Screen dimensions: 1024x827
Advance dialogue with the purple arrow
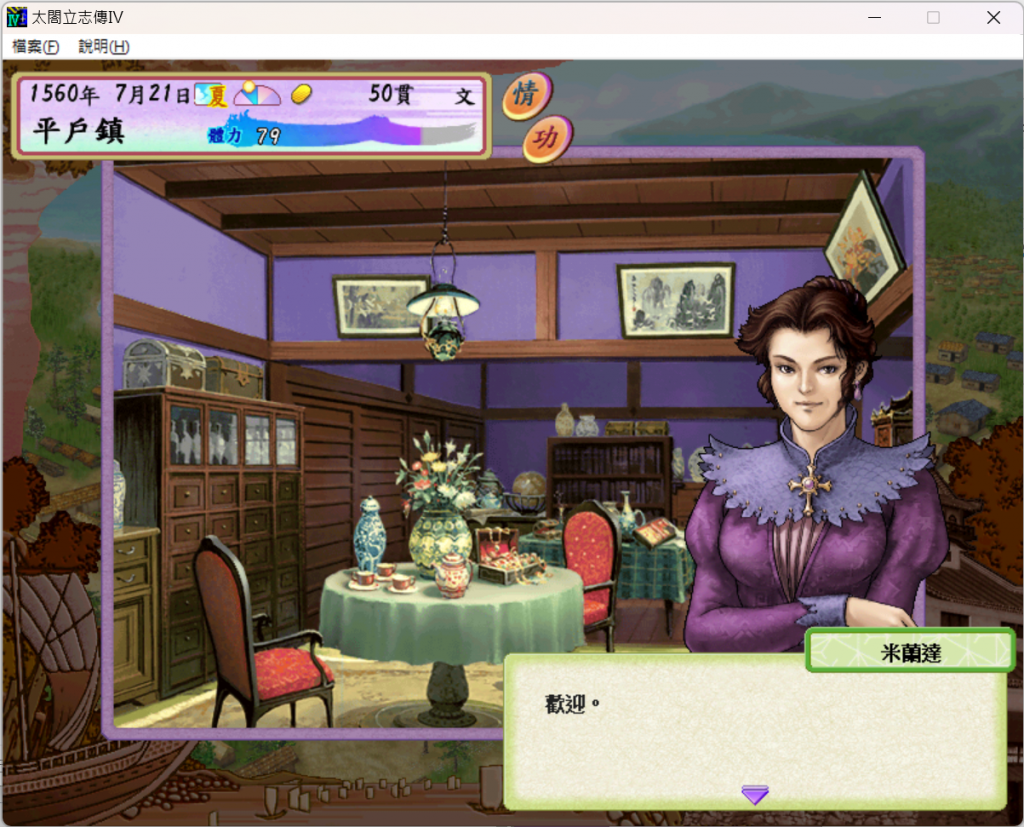[755, 795]
